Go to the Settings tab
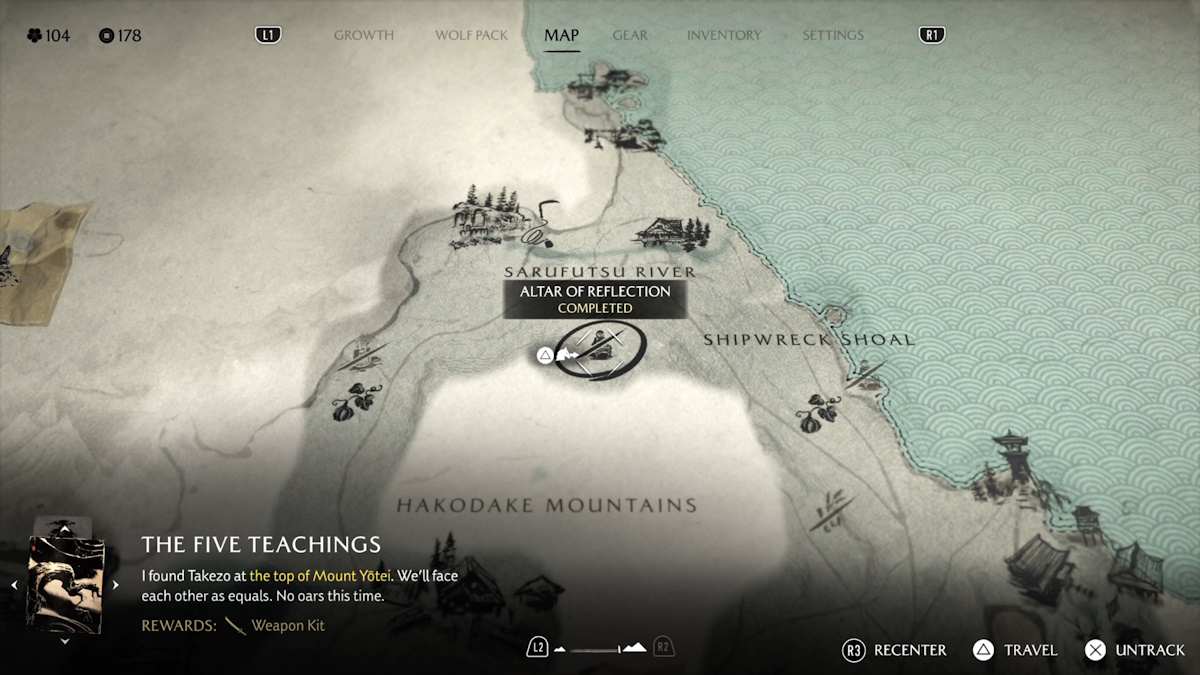1200x675 pixels. click(832, 35)
